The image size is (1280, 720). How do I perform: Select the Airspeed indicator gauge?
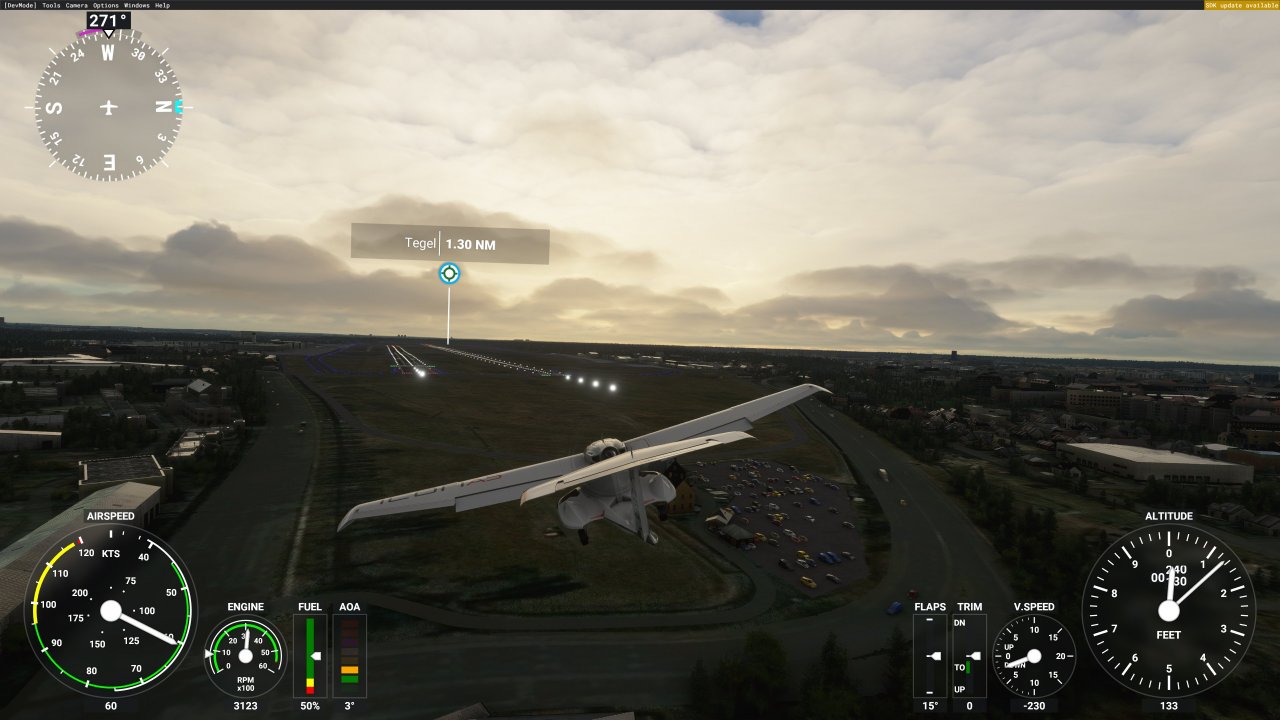(110, 610)
